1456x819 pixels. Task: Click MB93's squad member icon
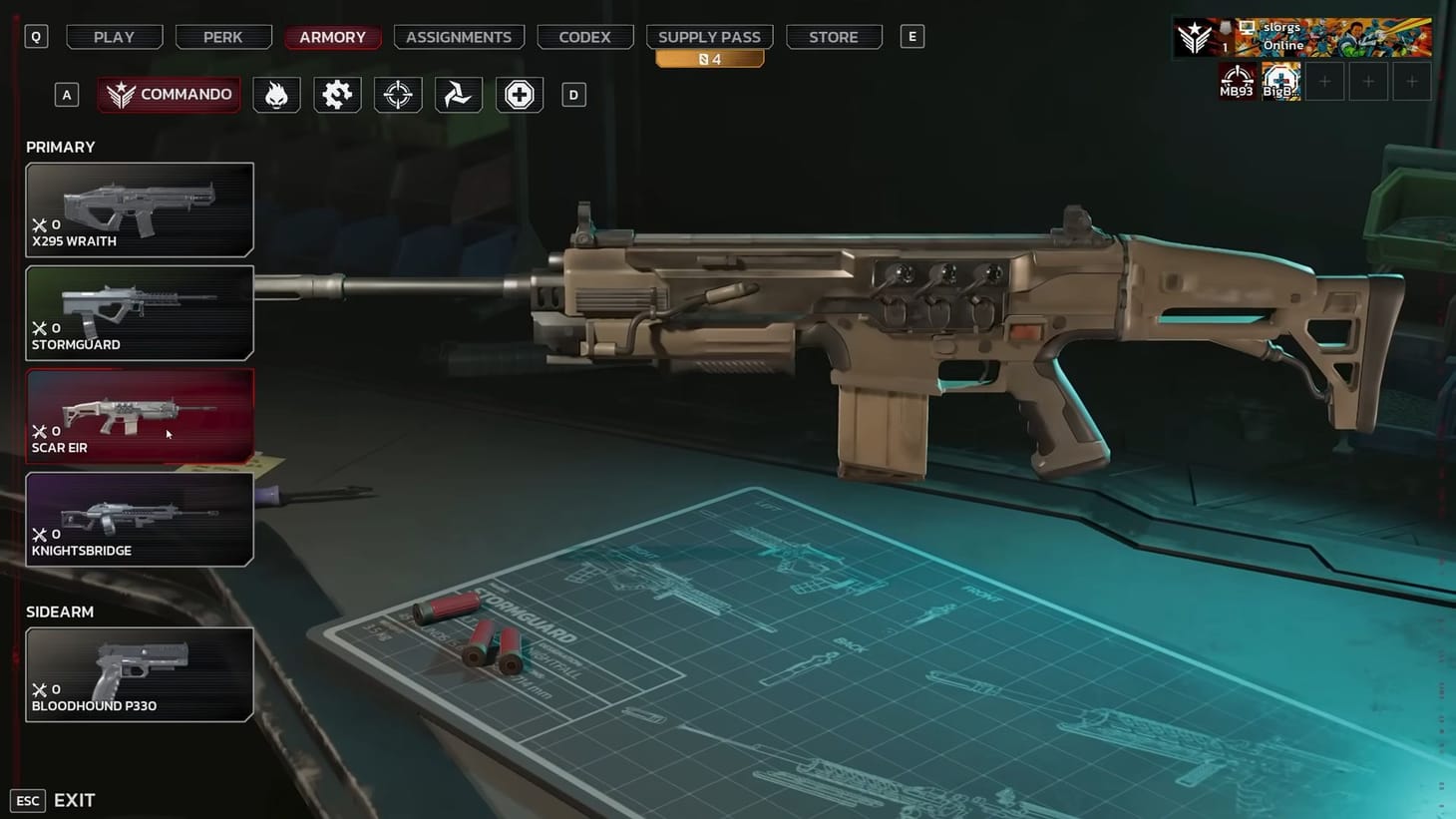(1237, 80)
